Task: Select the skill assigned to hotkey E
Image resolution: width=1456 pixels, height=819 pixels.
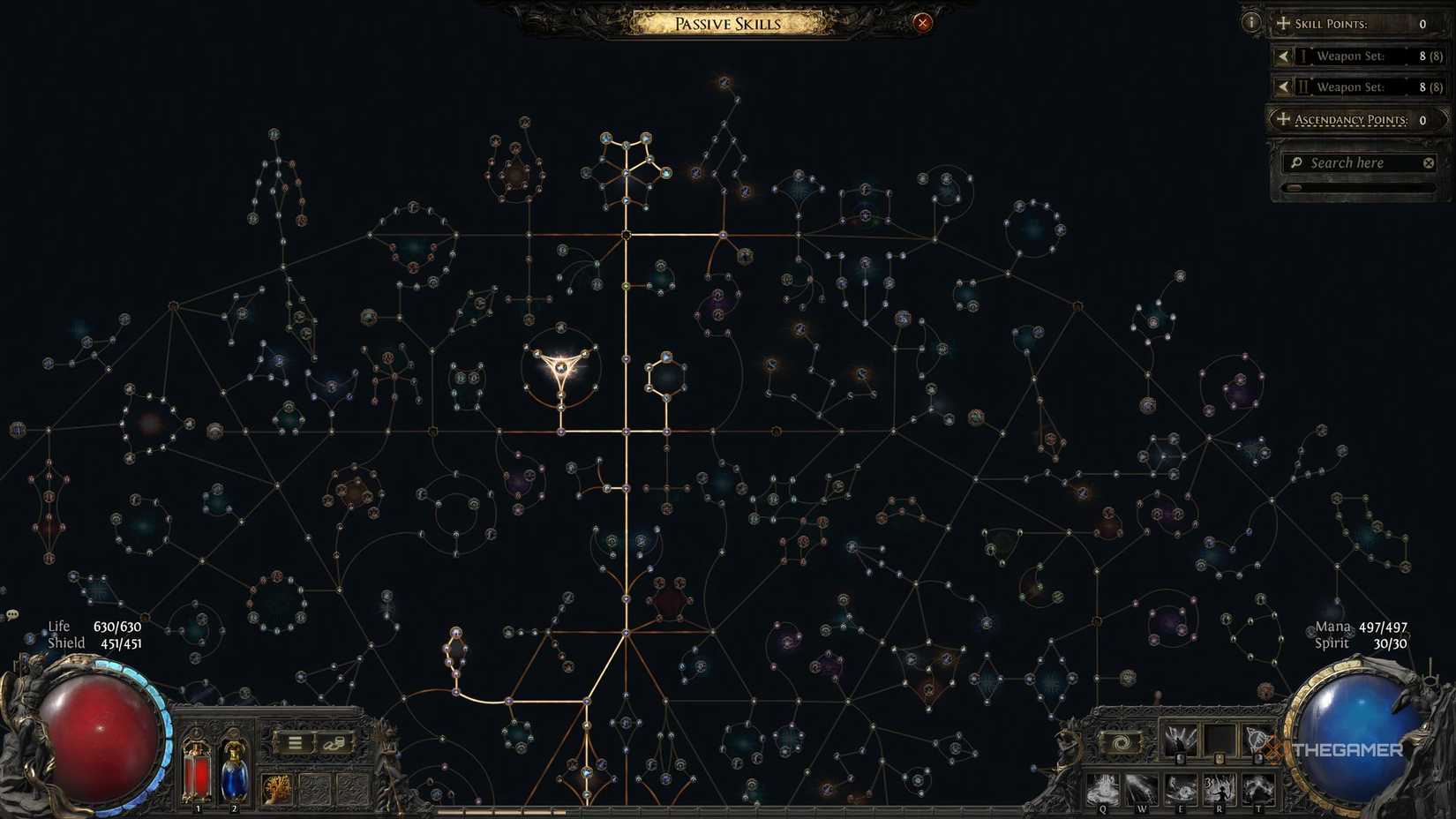Action: pos(1181,788)
